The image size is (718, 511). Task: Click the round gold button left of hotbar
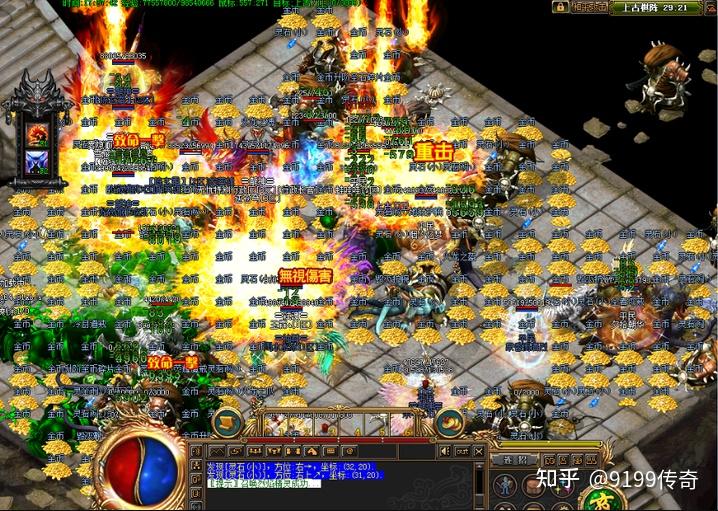pyautogui.click(x=228, y=421)
